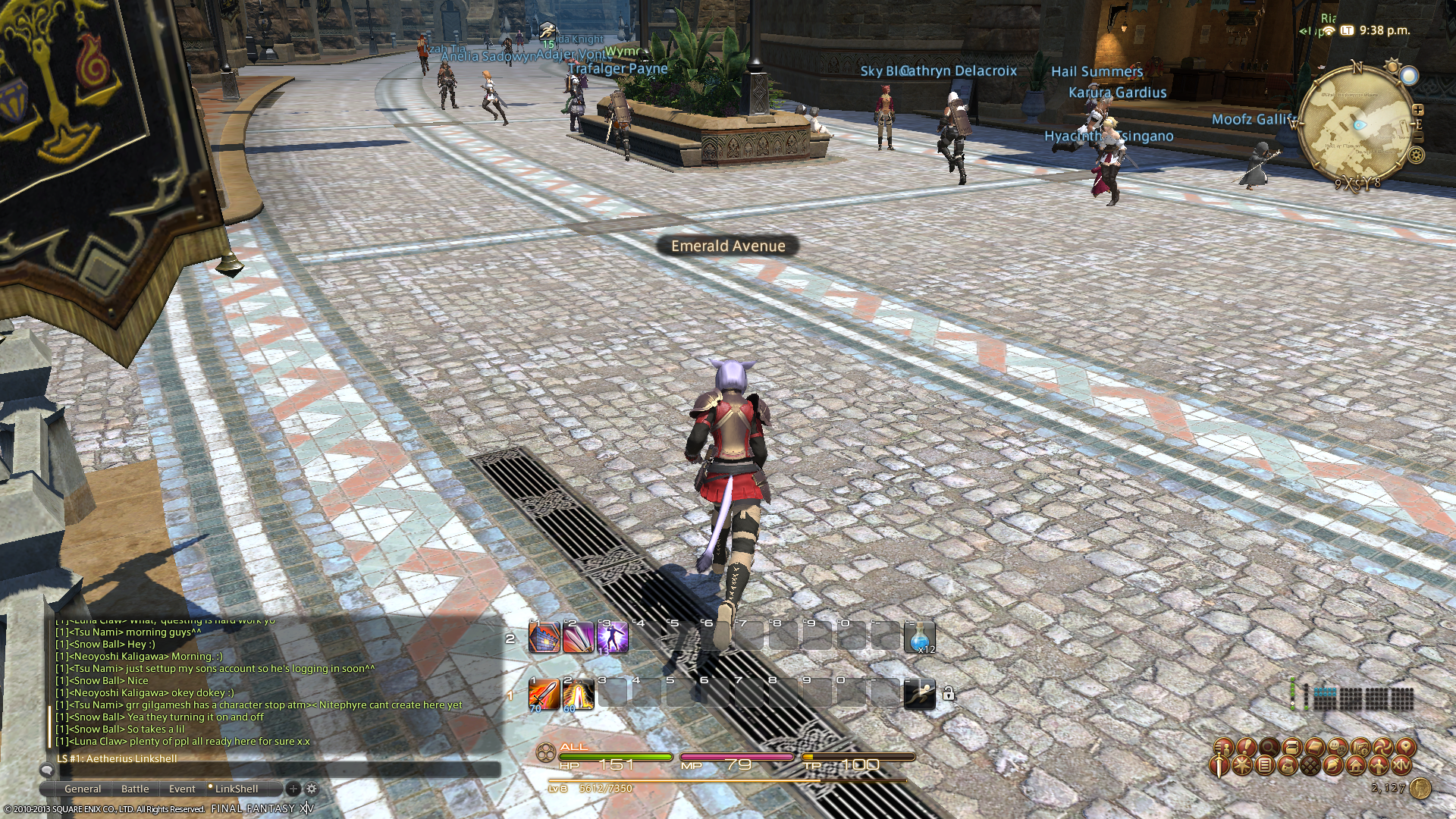Image resolution: width=1456 pixels, height=819 pixels.
Task: Trigger the purple glowing figure ability
Action: pyautogui.click(x=612, y=638)
